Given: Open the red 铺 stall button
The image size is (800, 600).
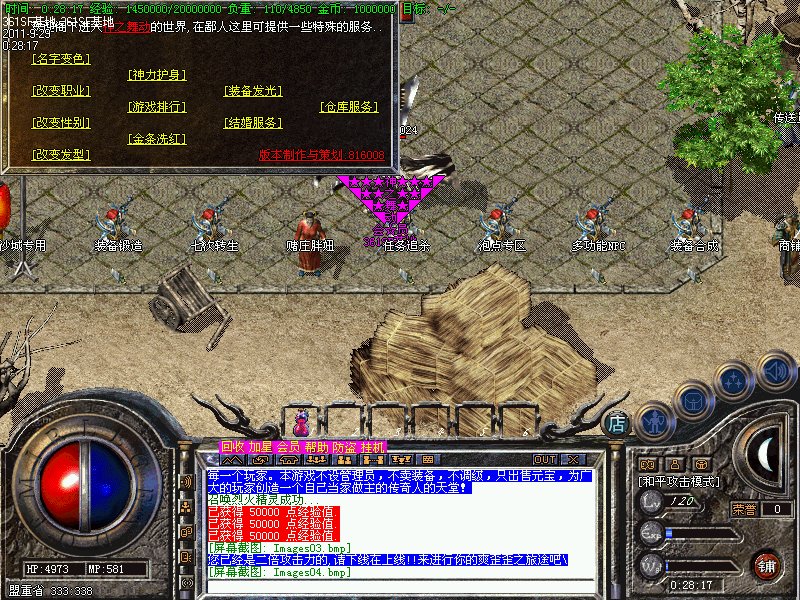Looking at the screenshot, I should 766,565.
